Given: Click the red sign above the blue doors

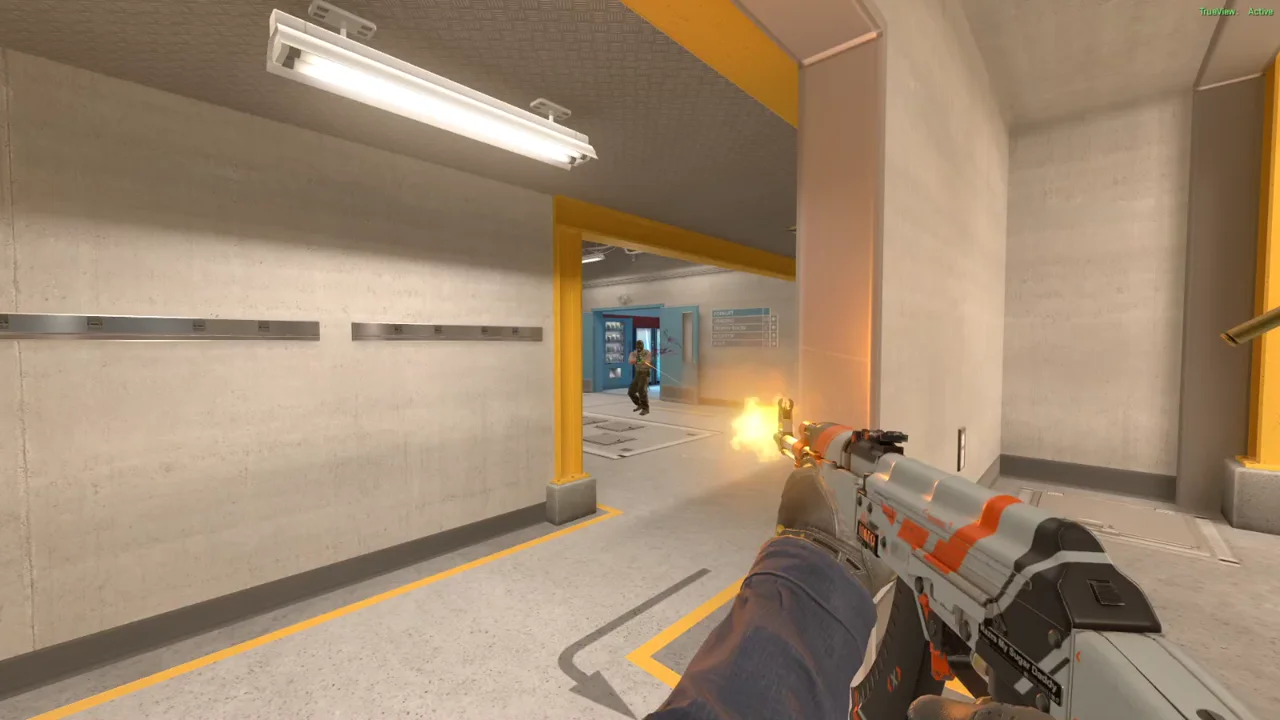Looking at the screenshot, I should click(646, 322).
